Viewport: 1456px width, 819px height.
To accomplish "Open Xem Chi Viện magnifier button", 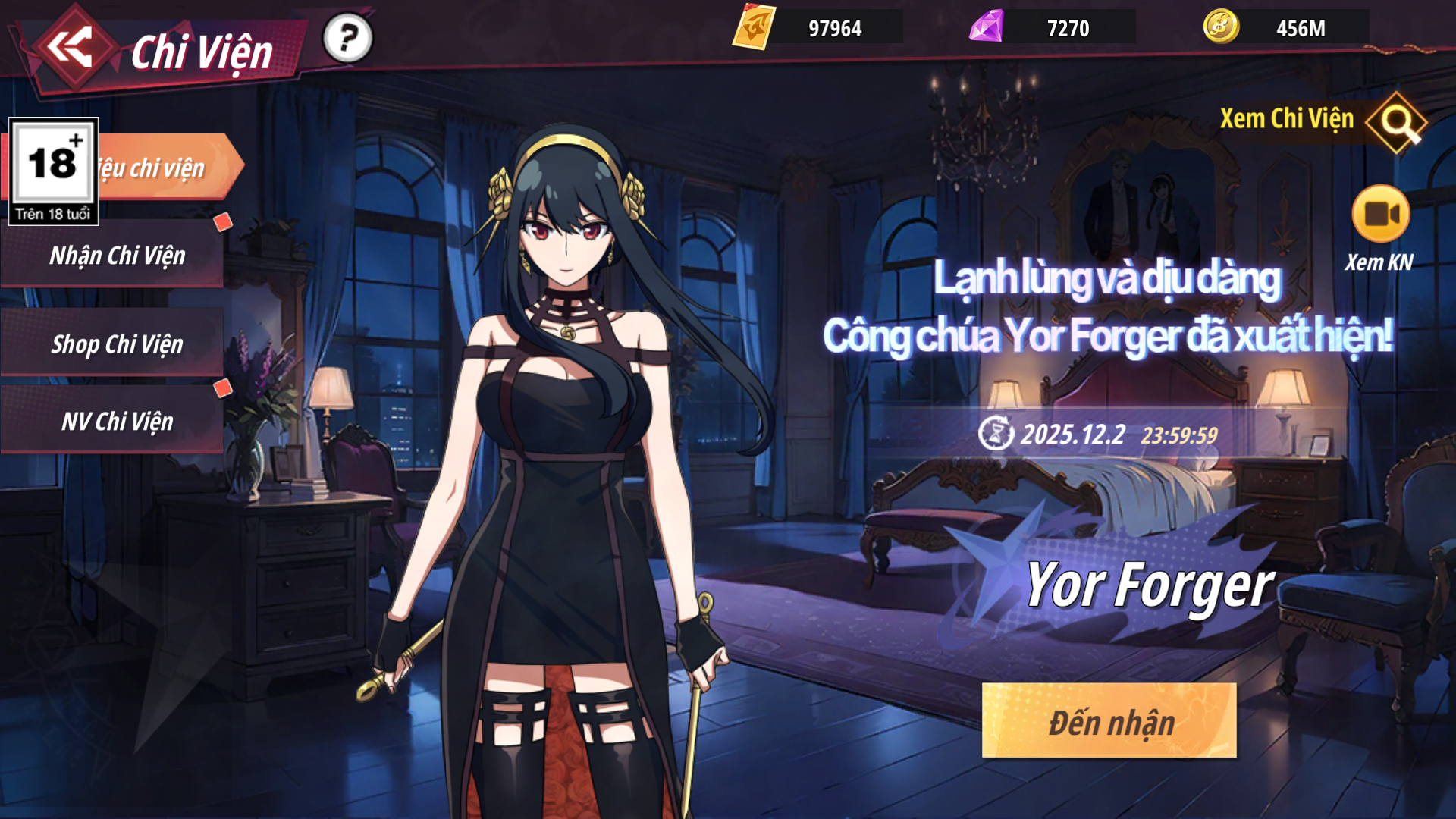I will [1397, 121].
